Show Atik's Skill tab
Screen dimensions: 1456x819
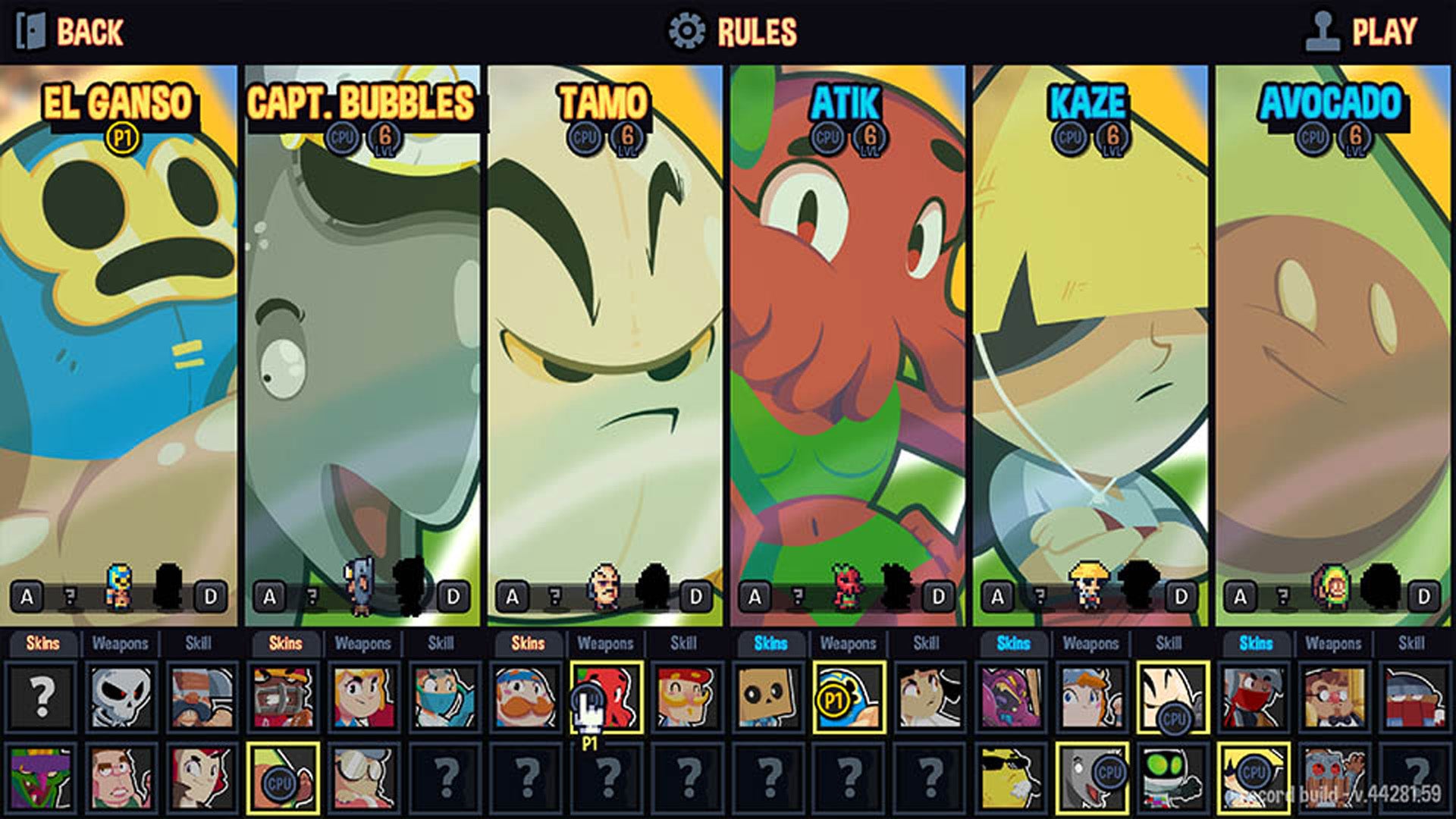point(926,644)
